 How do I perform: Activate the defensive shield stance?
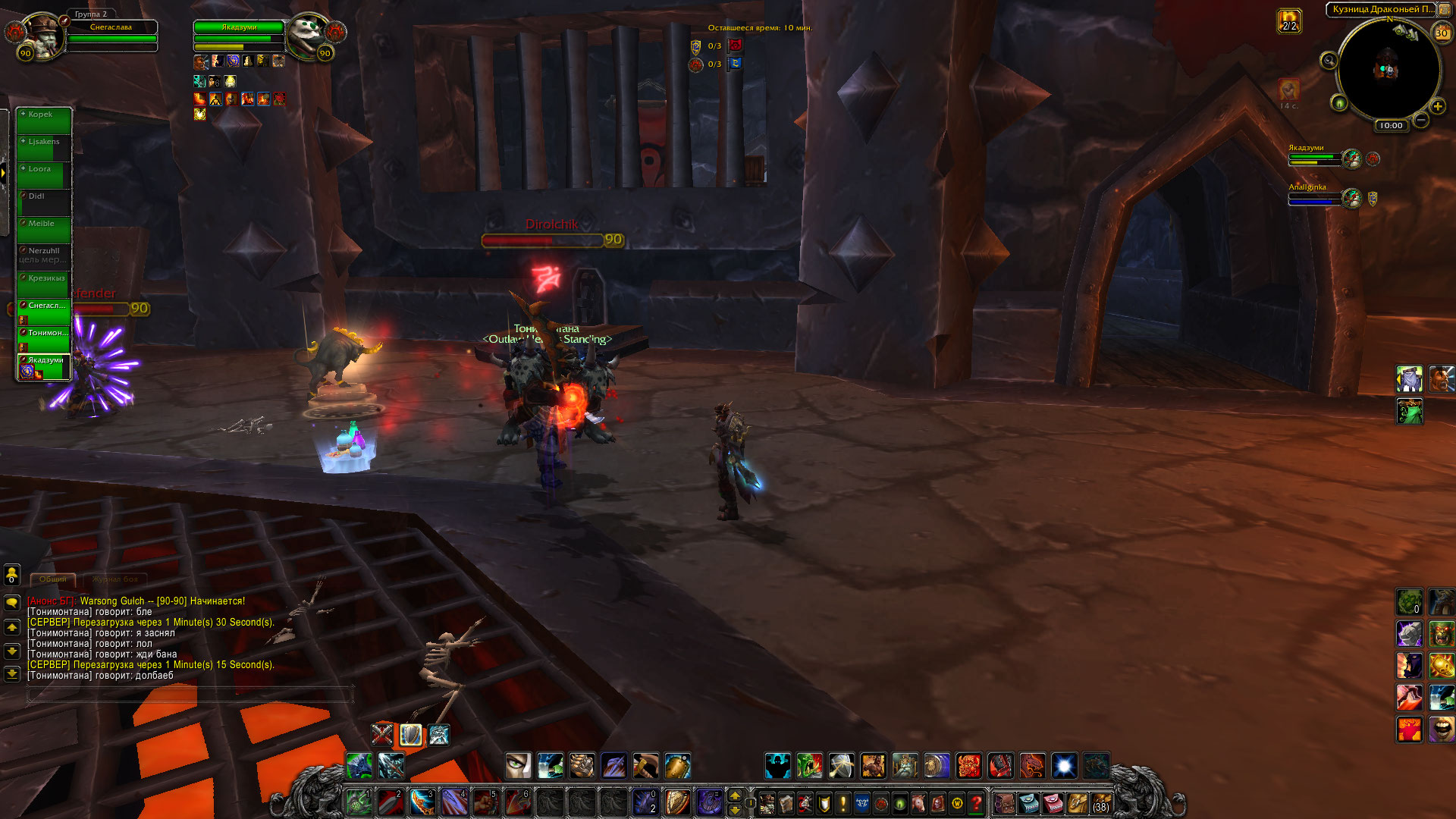tap(410, 735)
